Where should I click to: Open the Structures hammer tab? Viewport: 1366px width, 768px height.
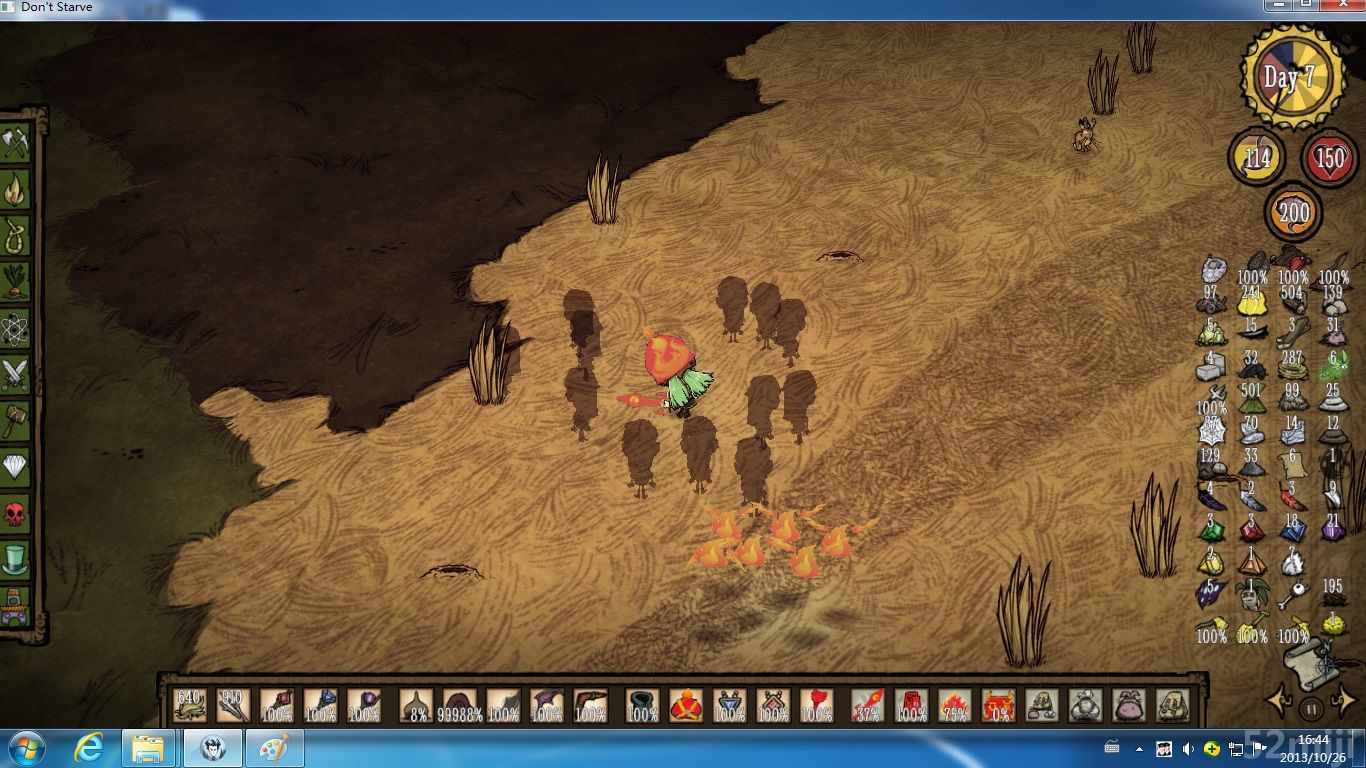[x=15, y=420]
